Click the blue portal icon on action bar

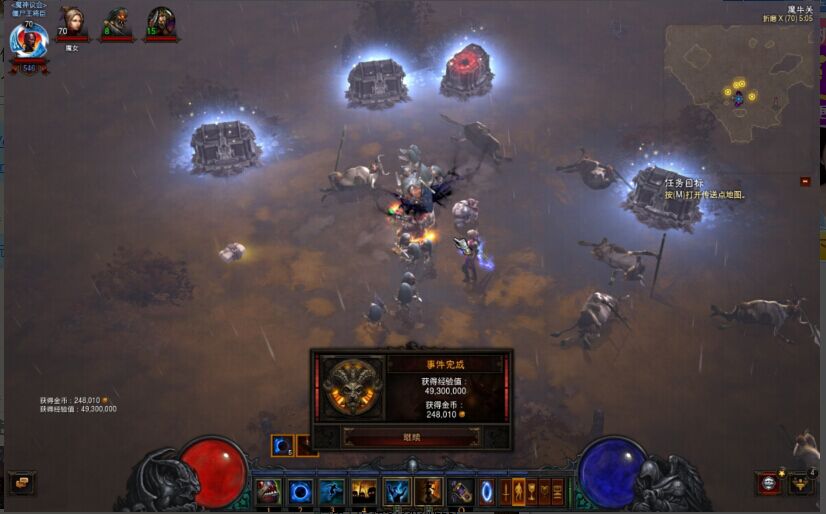(486, 491)
